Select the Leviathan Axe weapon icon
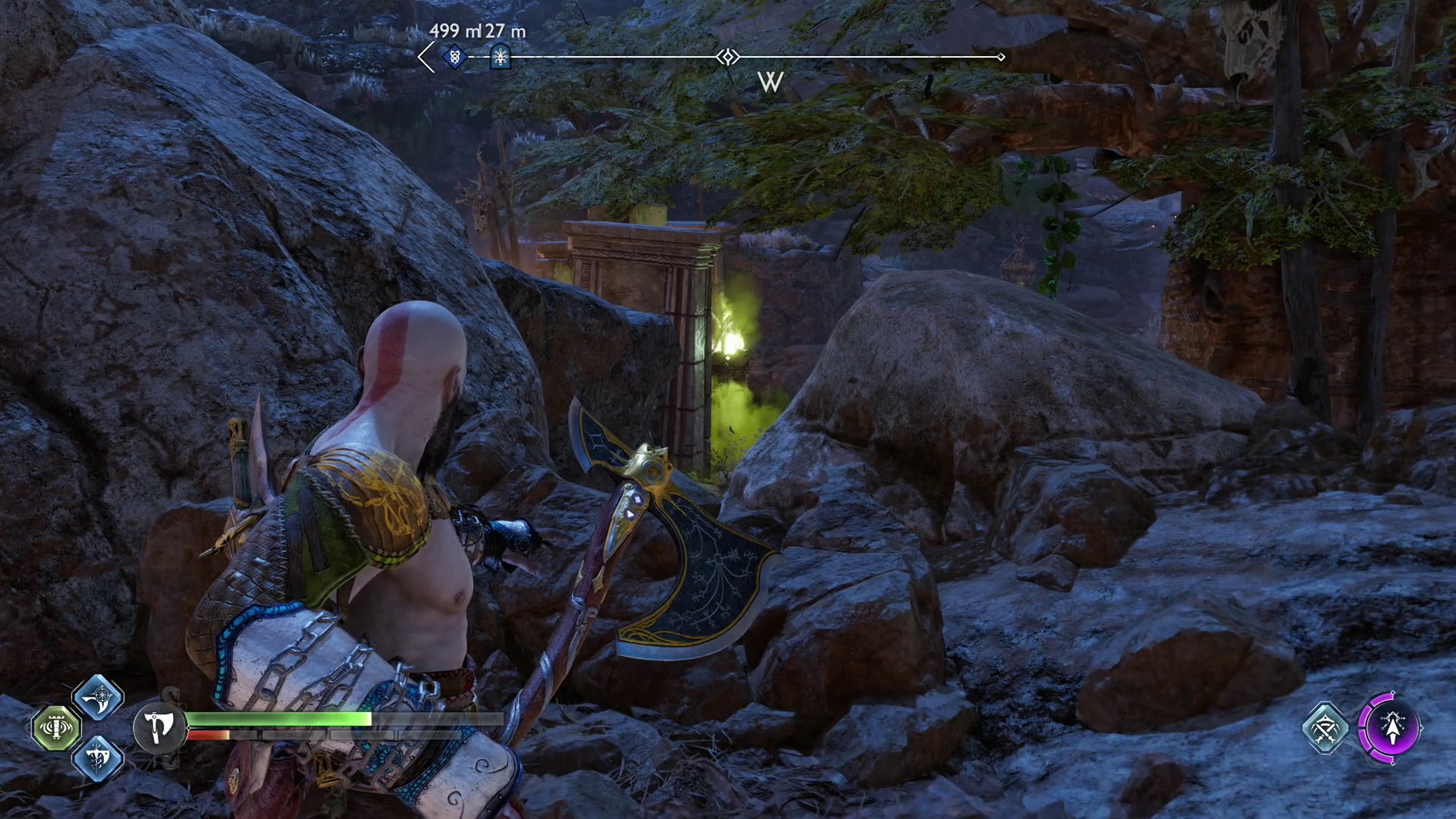This screenshot has height=819, width=1456. pyautogui.click(x=158, y=727)
